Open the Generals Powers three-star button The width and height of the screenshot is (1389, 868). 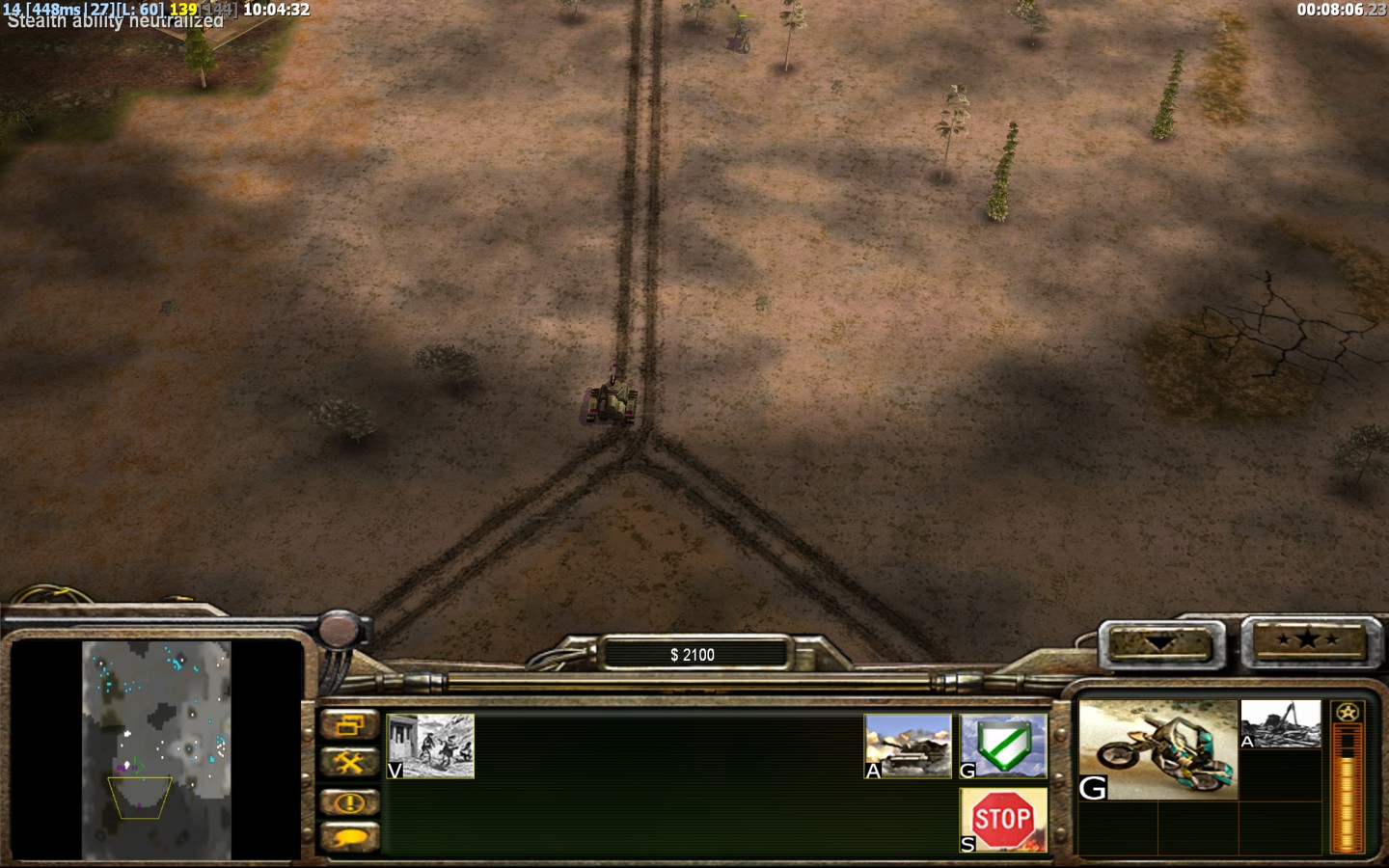pos(1306,640)
